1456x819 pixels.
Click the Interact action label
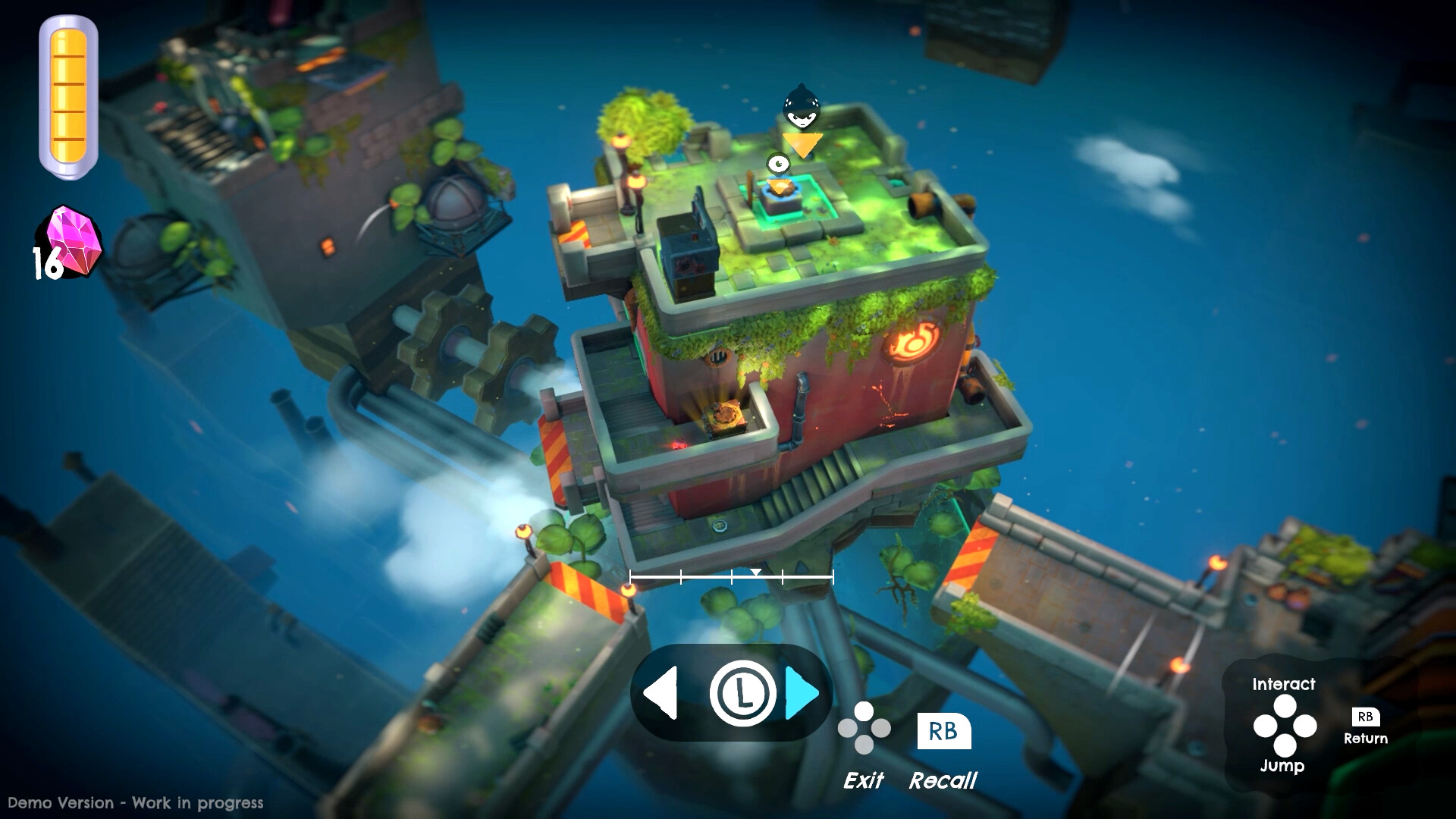[x=1285, y=685]
